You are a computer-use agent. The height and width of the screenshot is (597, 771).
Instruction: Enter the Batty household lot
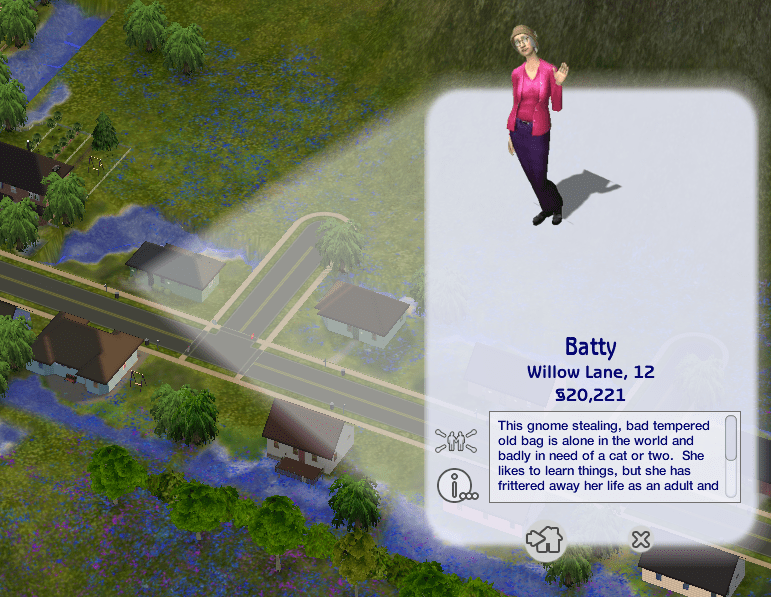click(545, 541)
